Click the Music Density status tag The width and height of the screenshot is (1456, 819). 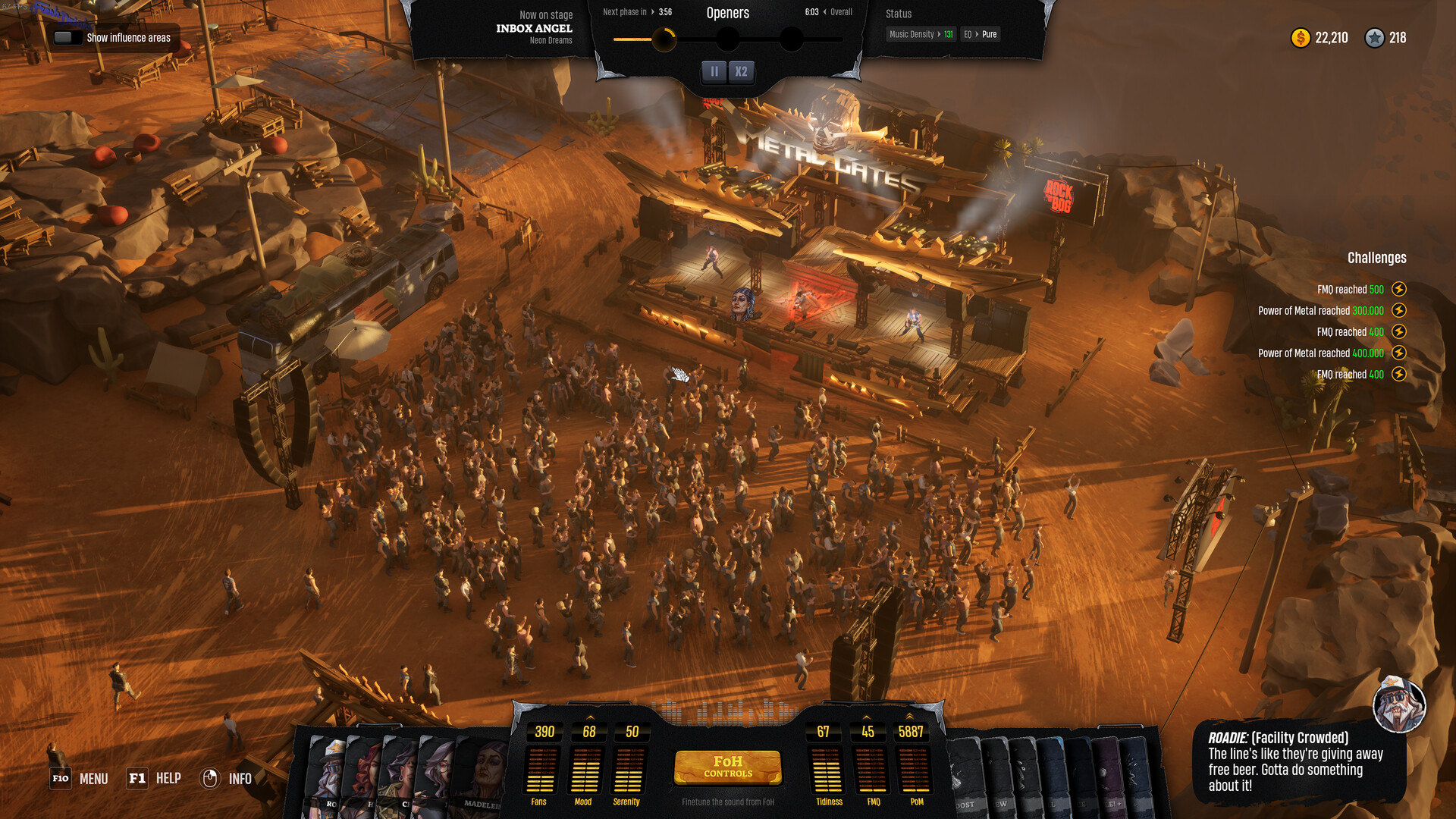(x=921, y=34)
